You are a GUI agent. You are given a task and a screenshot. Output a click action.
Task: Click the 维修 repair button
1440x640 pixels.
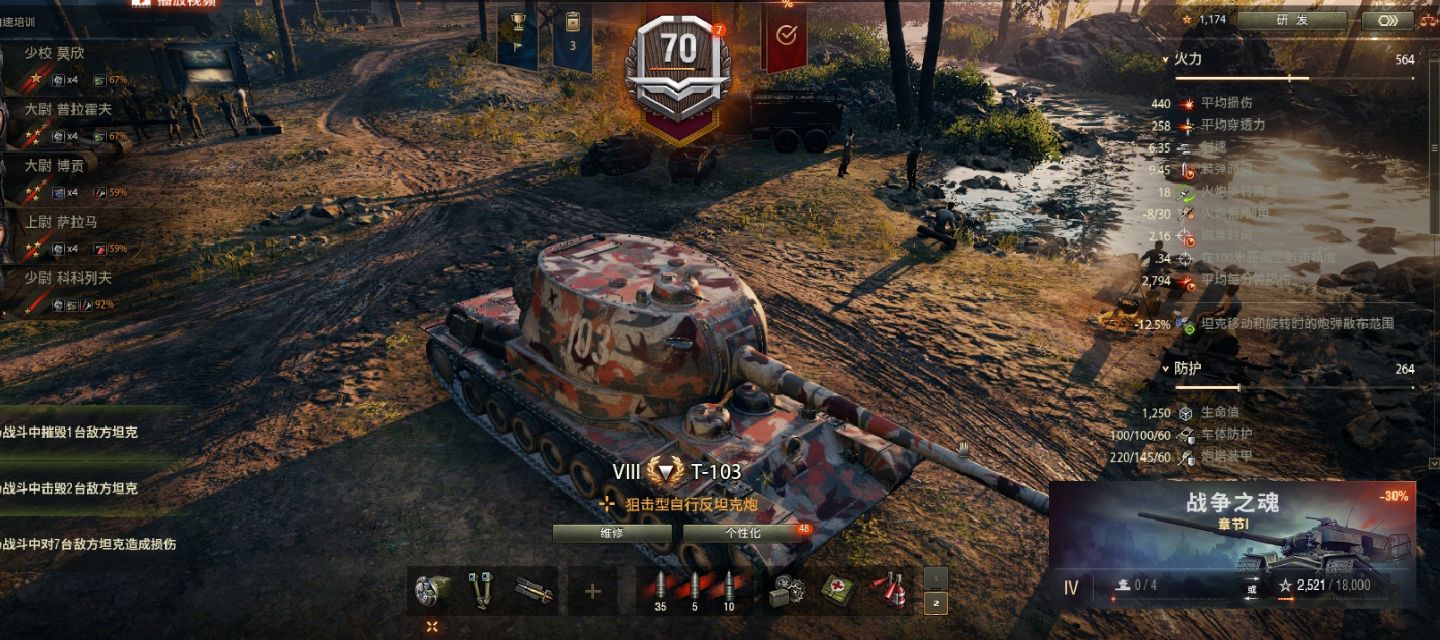click(x=611, y=533)
